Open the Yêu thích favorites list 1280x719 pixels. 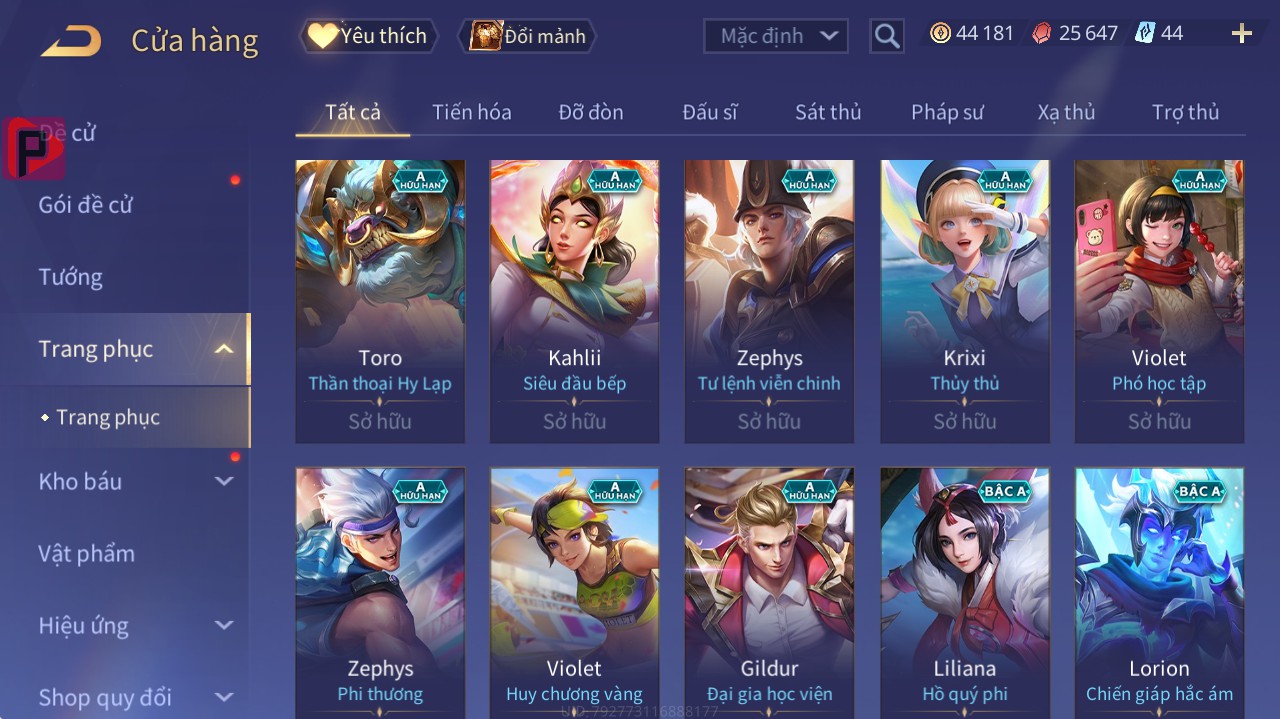click(x=368, y=36)
